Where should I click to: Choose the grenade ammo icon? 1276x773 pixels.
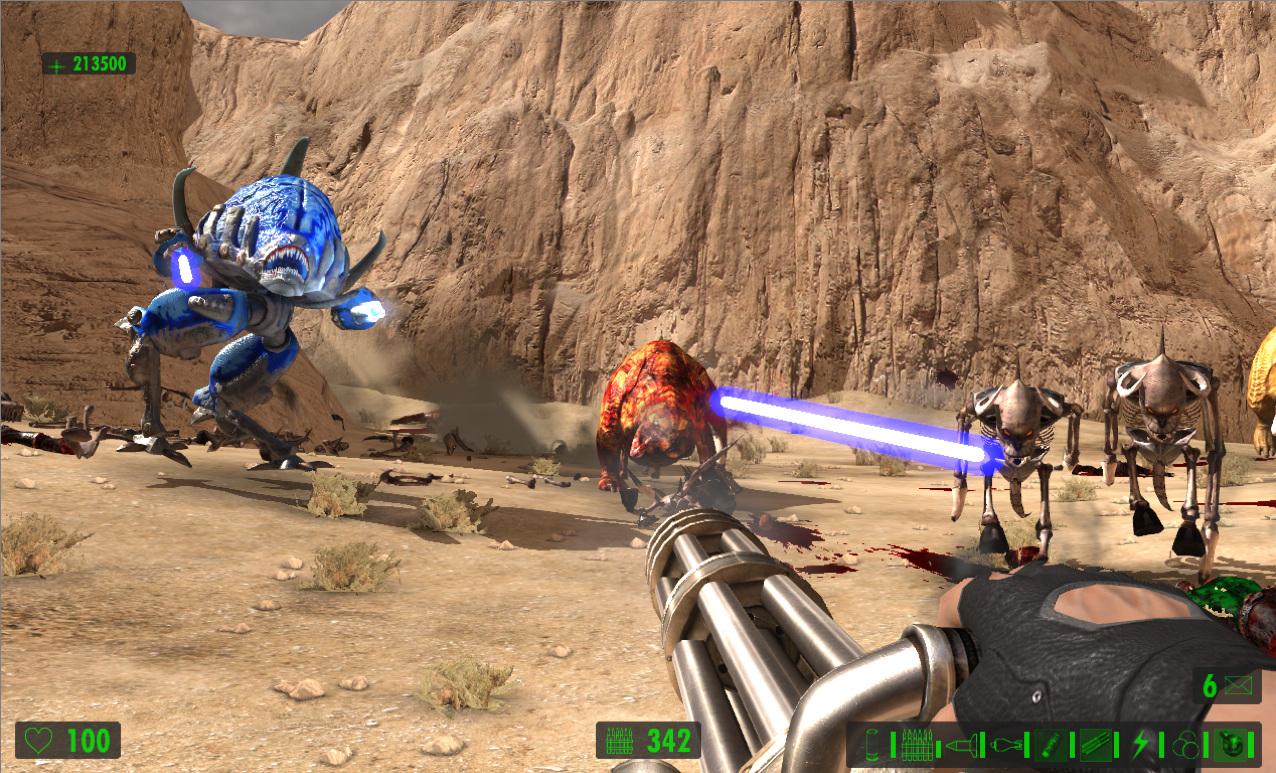(x=1005, y=745)
